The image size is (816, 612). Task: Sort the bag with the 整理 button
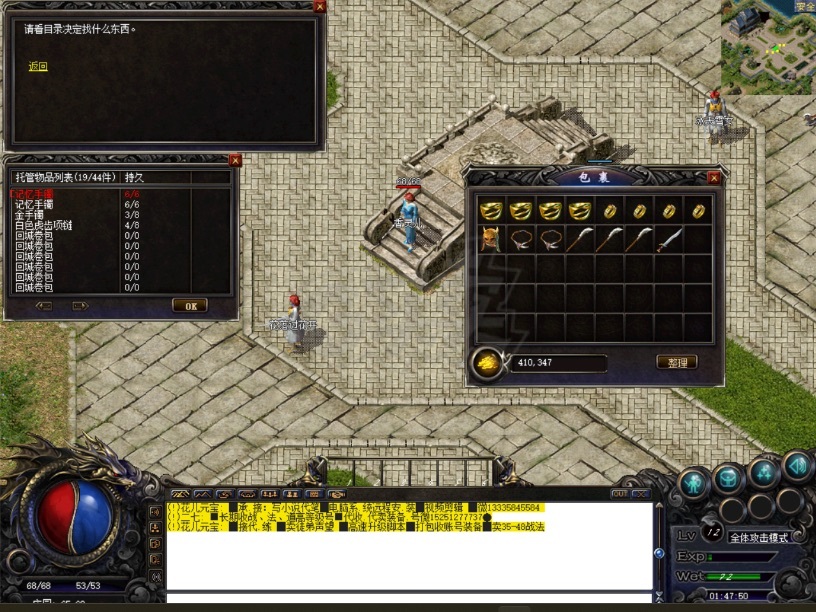(676, 362)
